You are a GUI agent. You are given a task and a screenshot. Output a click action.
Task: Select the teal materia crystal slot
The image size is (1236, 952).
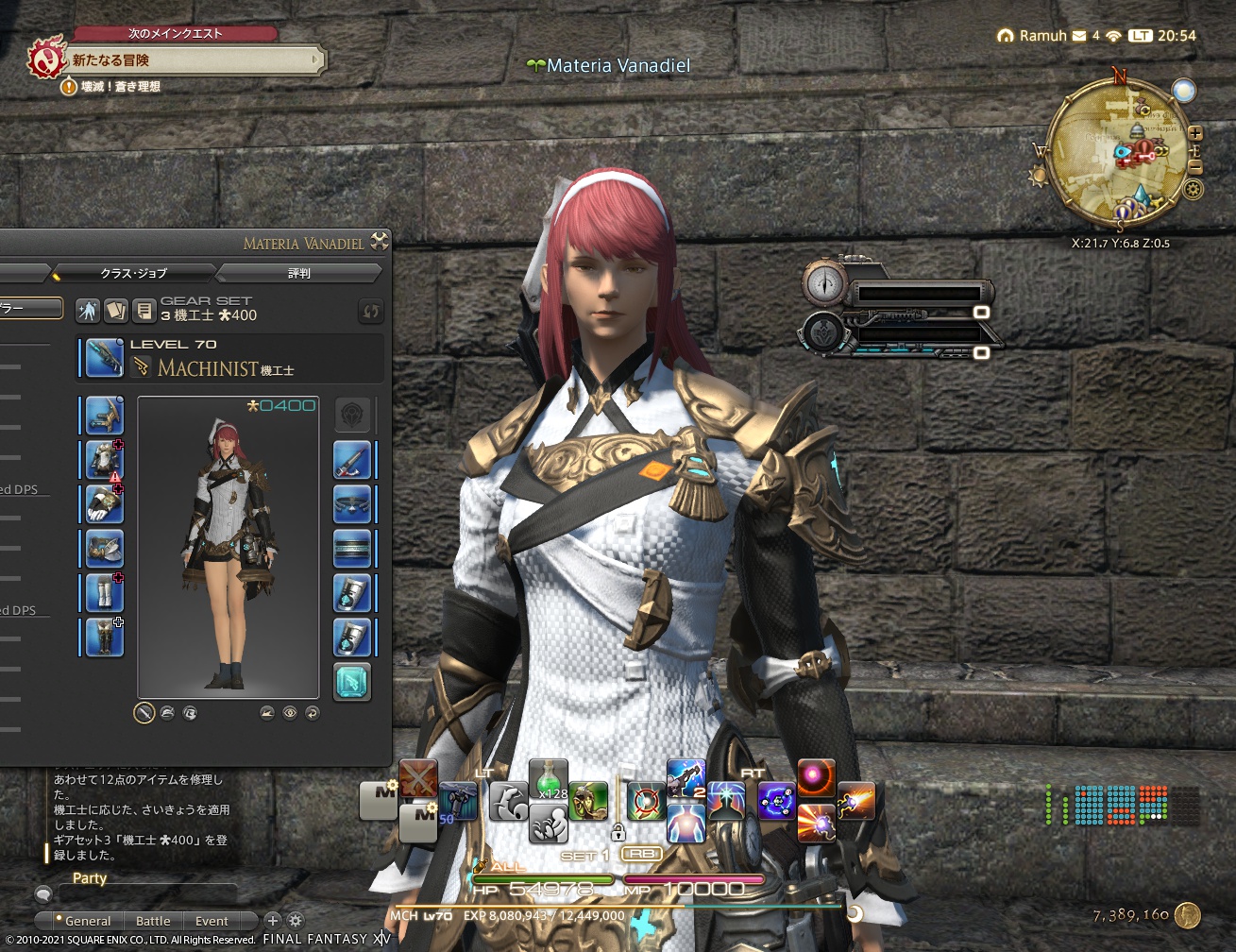click(x=351, y=682)
